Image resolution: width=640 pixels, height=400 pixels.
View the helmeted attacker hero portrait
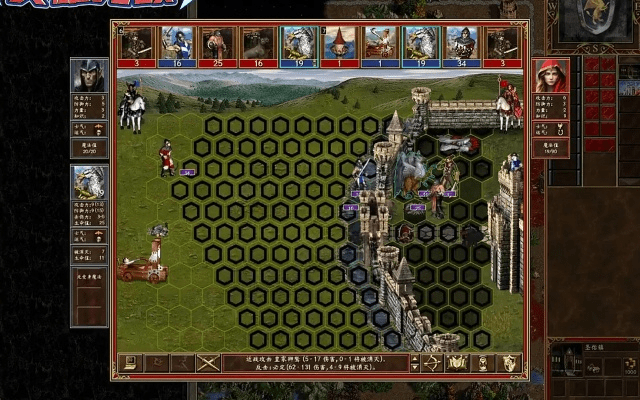click(x=88, y=76)
